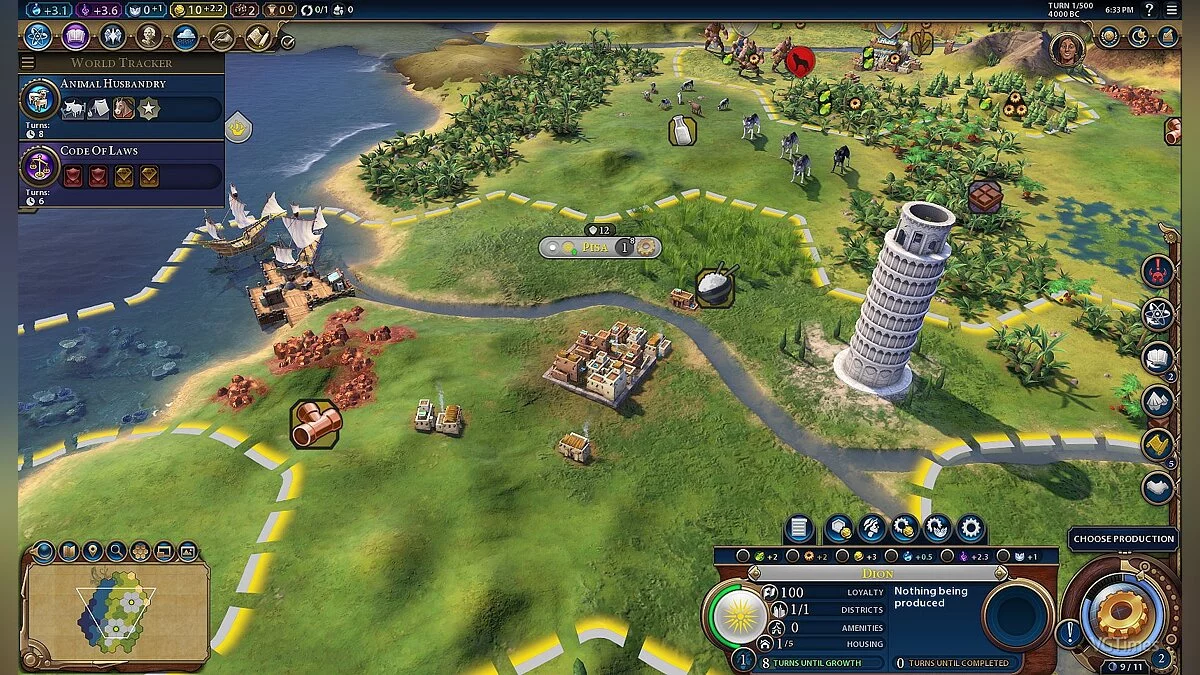The image size is (1200, 675).
Task: Click the leader portrait in diplomacy ribbon
Action: (x=1067, y=48)
